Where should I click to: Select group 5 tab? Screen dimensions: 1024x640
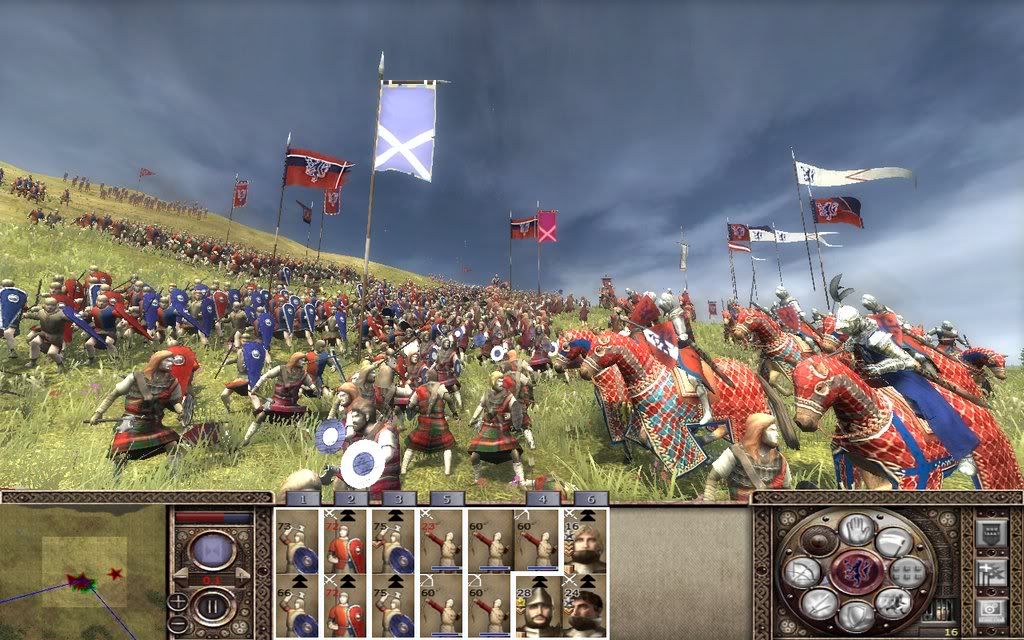pos(447,498)
